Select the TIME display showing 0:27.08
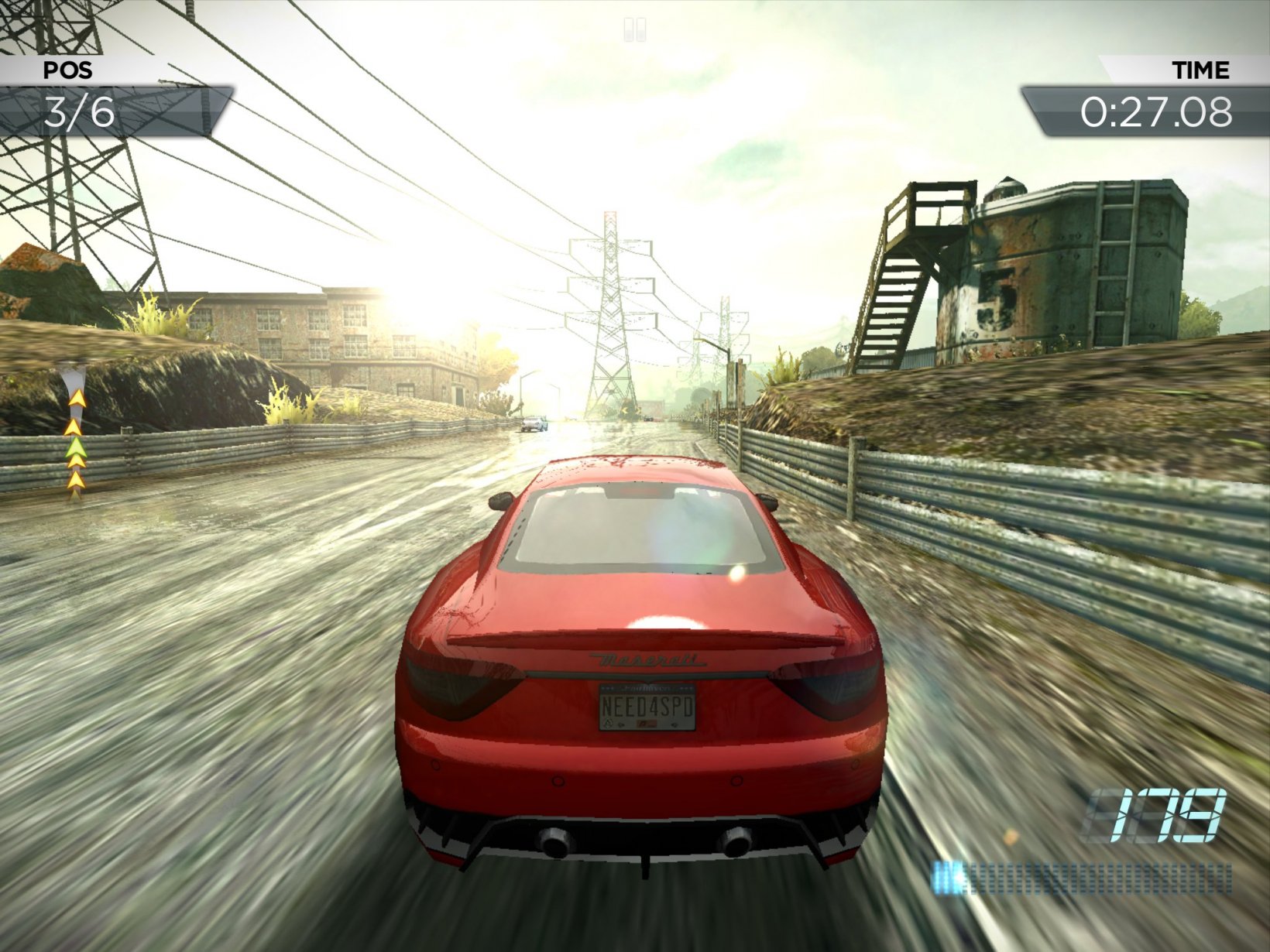 [1156, 112]
